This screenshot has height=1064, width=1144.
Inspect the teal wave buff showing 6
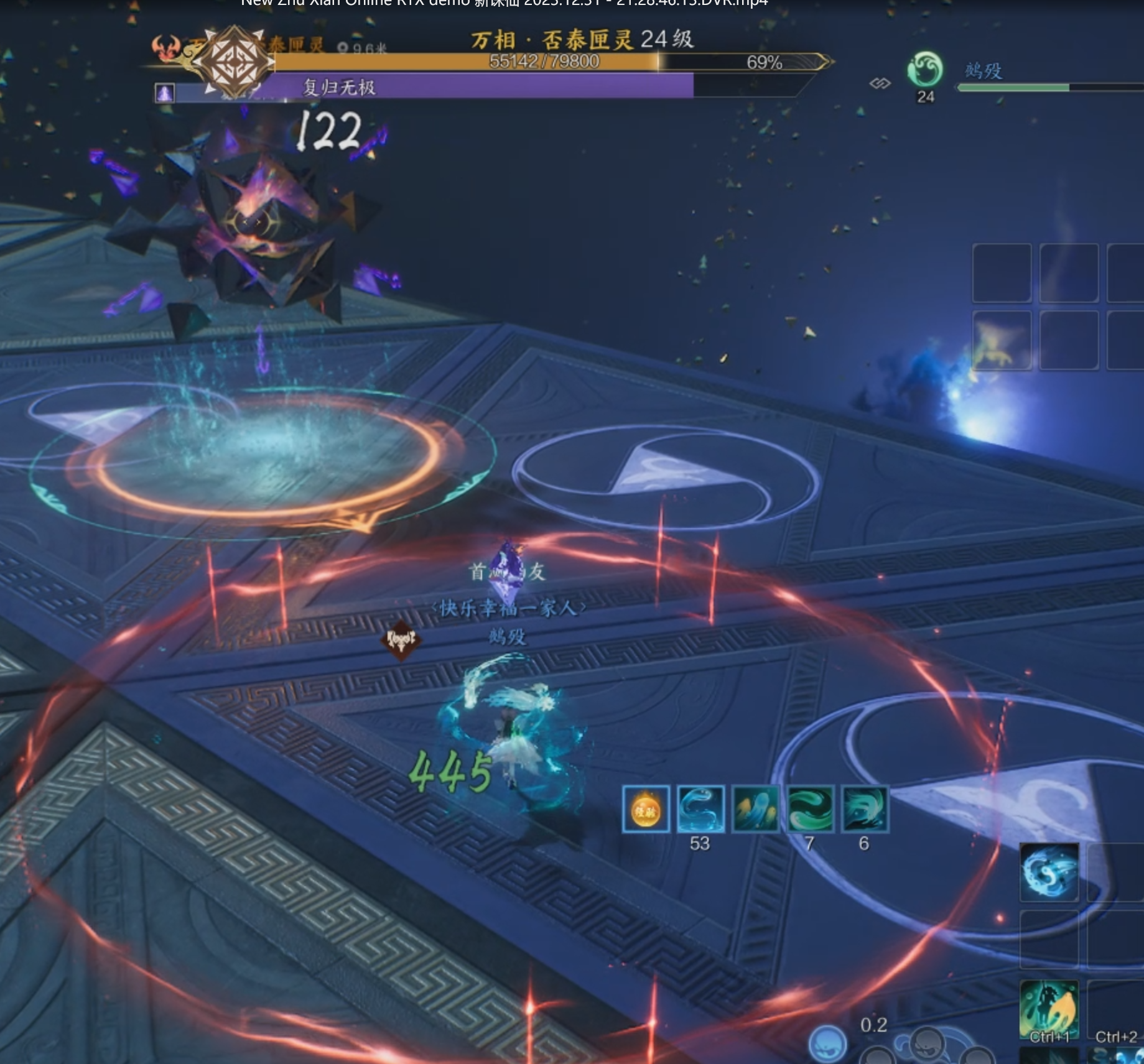[865, 809]
